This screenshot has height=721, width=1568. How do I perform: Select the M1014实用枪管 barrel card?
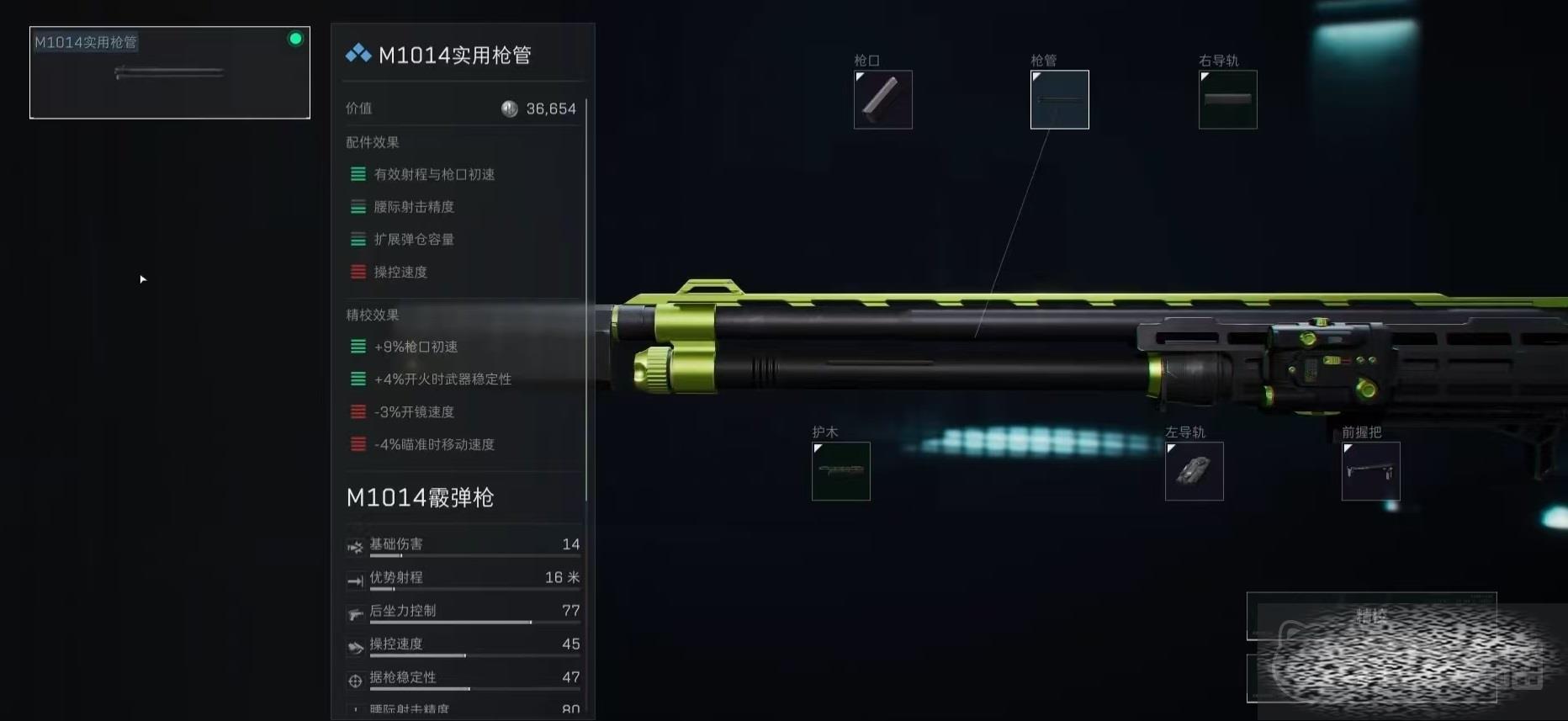(x=170, y=72)
